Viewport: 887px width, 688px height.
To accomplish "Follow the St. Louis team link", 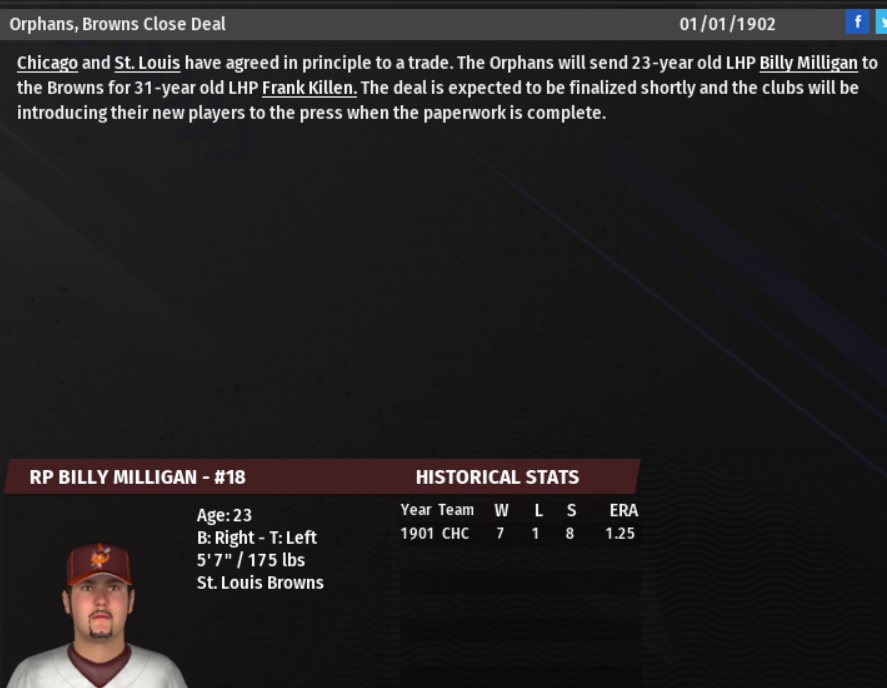I will (x=147, y=63).
